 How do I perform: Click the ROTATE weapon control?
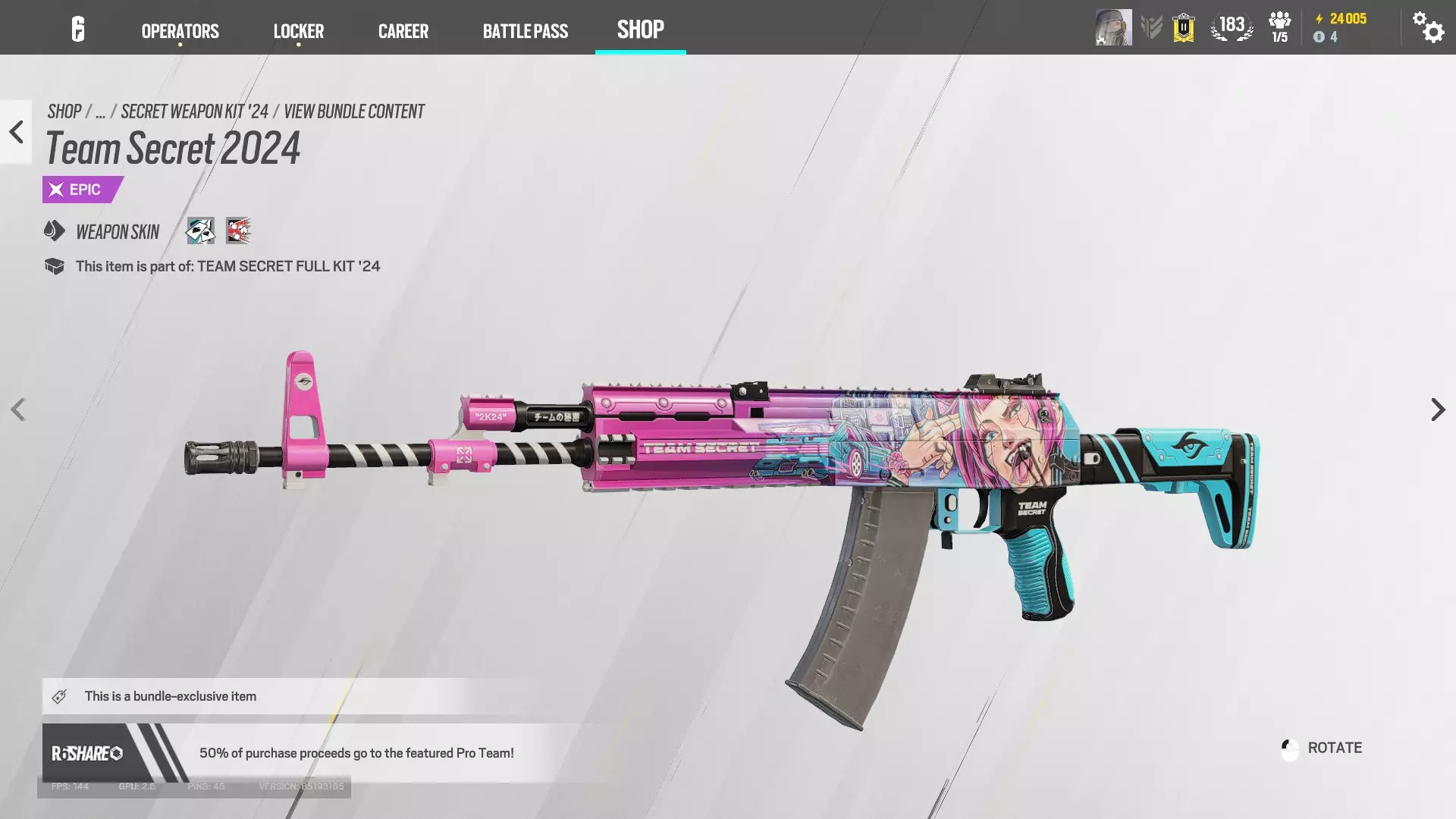click(x=1322, y=748)
